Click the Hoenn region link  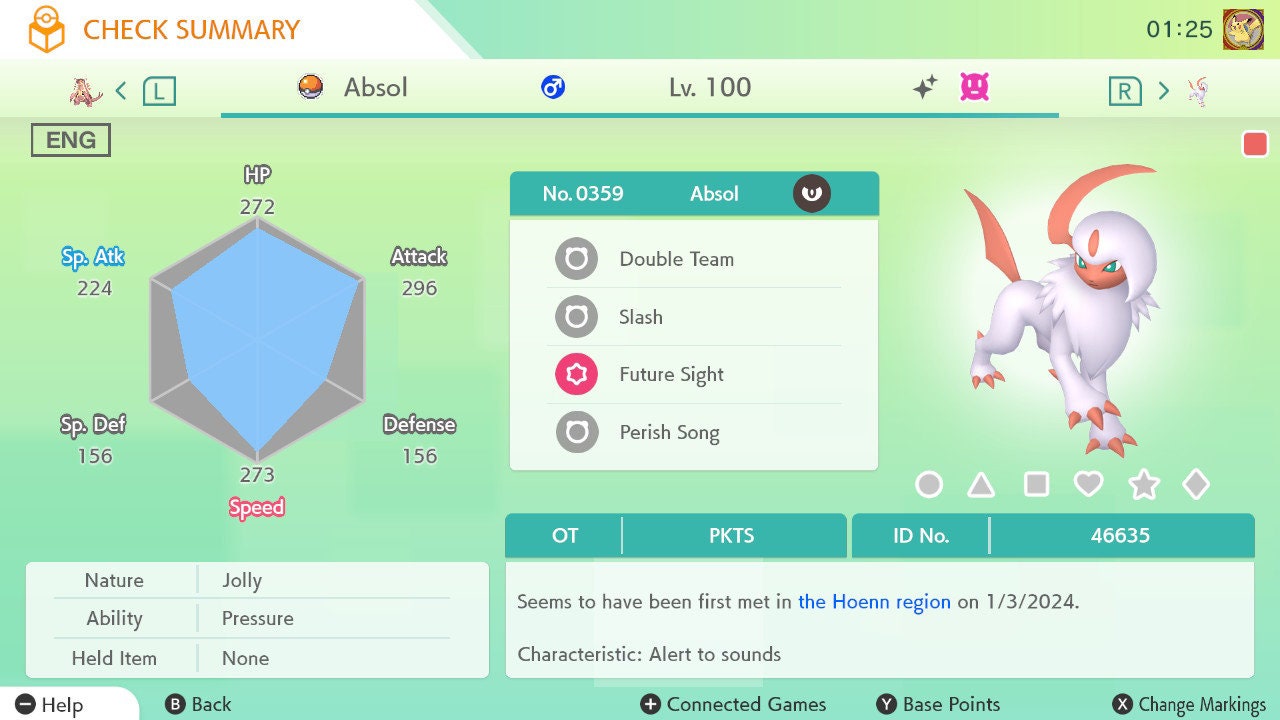[874, 602]
